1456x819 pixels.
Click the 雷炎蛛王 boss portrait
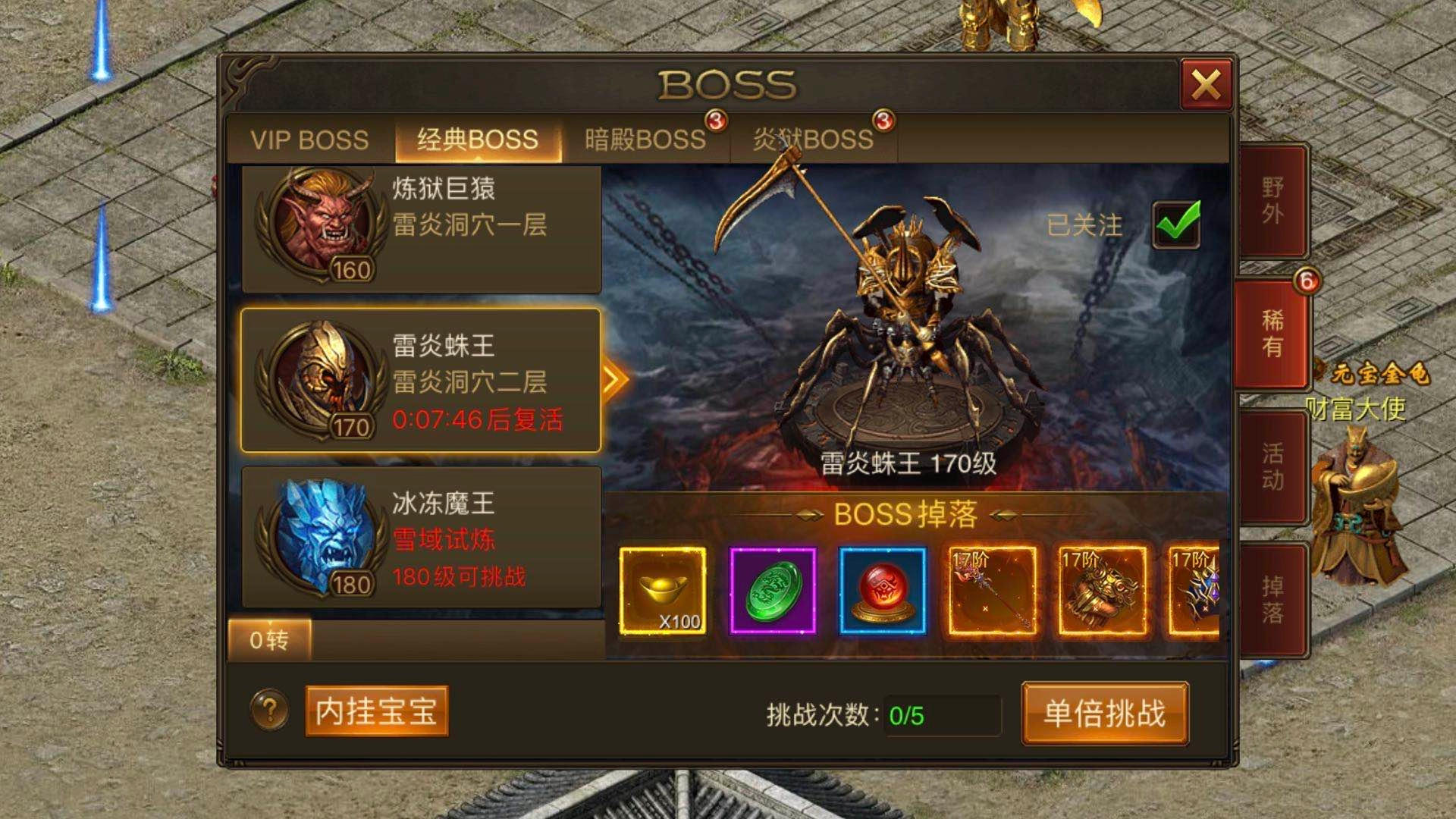(322, 373)
